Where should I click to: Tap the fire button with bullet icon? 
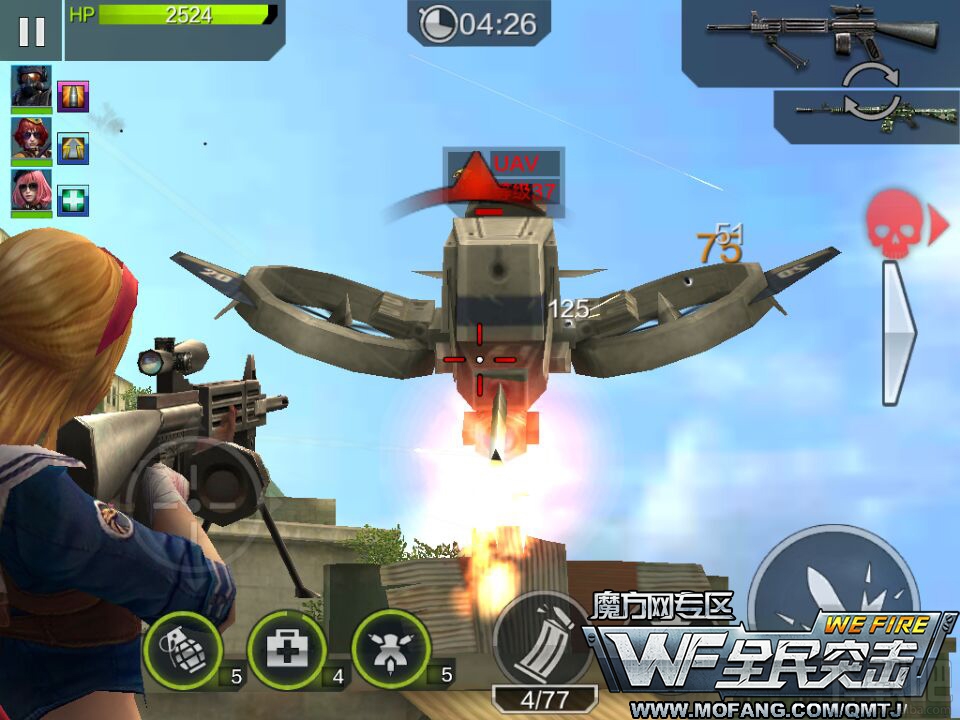pyautogui.click(x=835, y=590)
